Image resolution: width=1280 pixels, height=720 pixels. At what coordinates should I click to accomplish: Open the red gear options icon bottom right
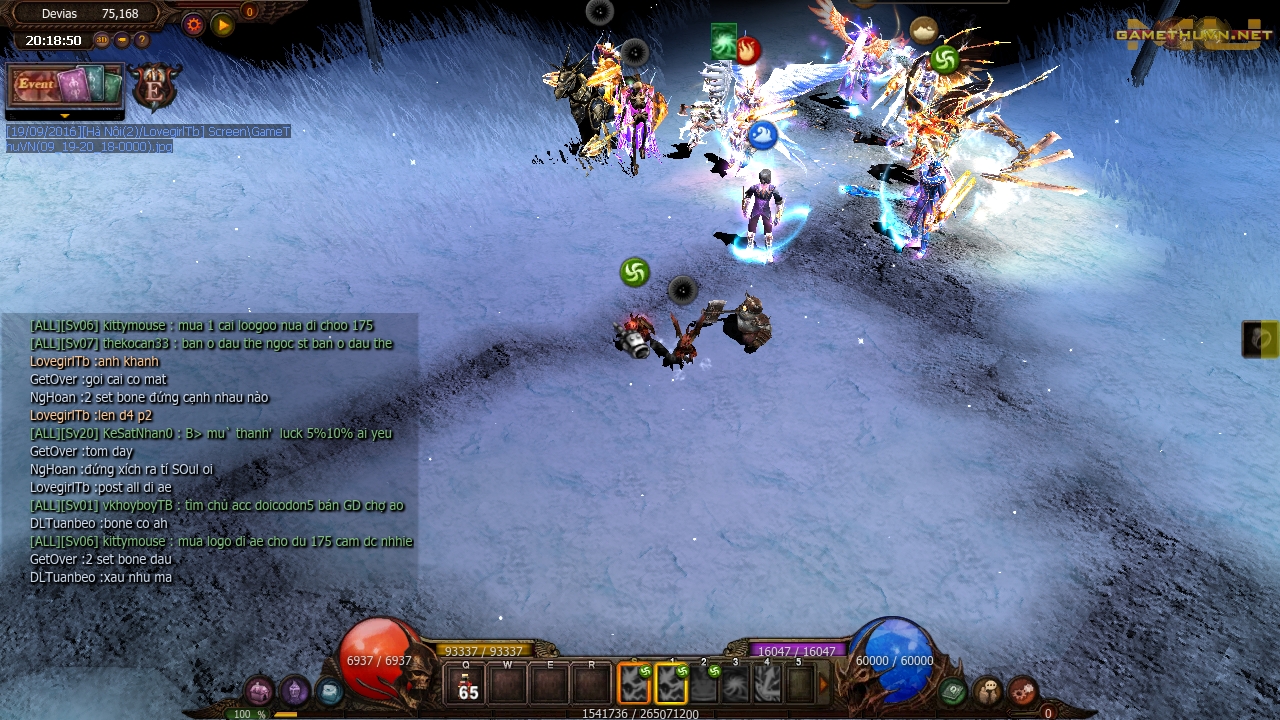[x=1022, y=692]
